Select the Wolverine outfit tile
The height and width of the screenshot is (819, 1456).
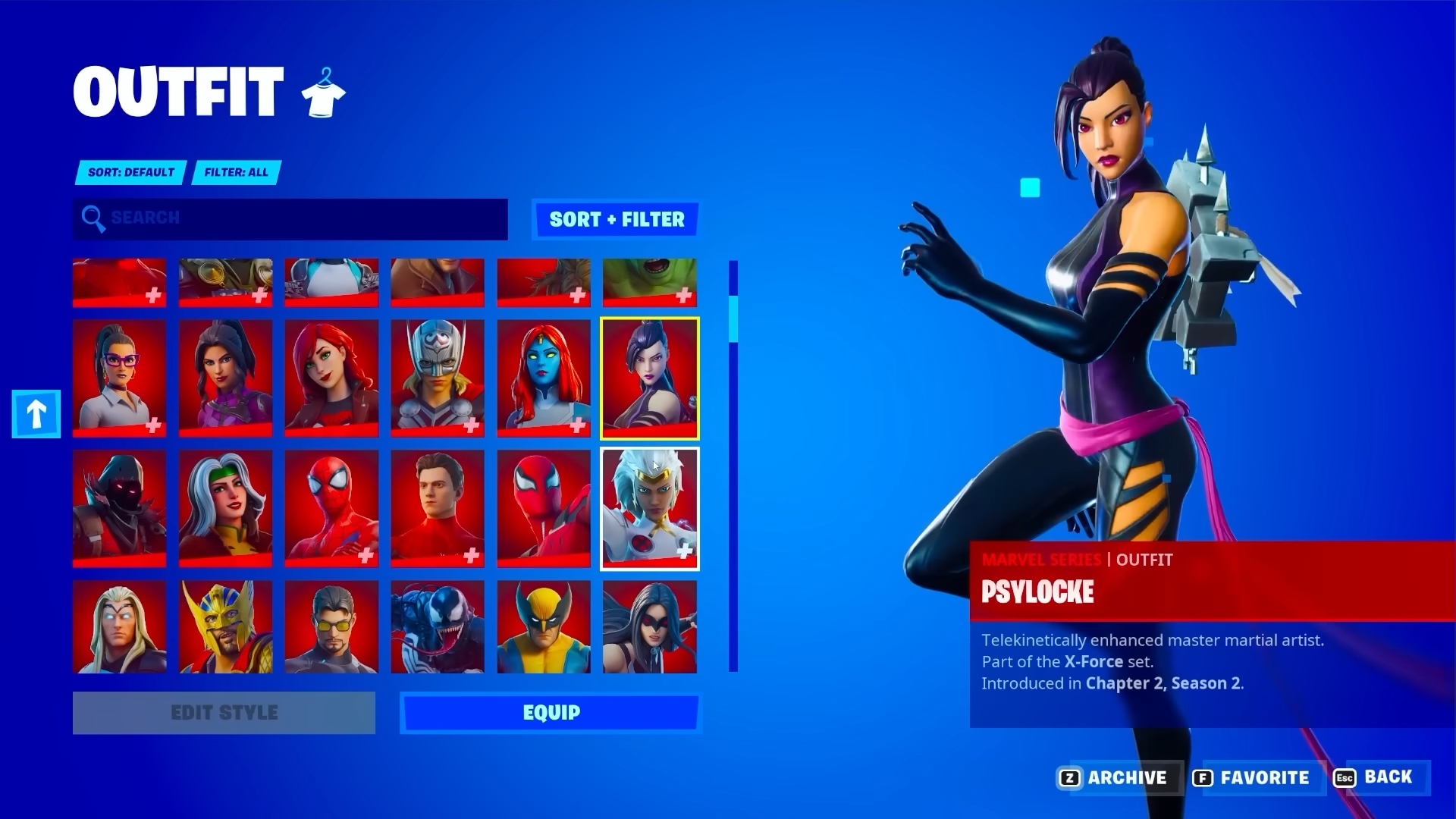(543, 627)
